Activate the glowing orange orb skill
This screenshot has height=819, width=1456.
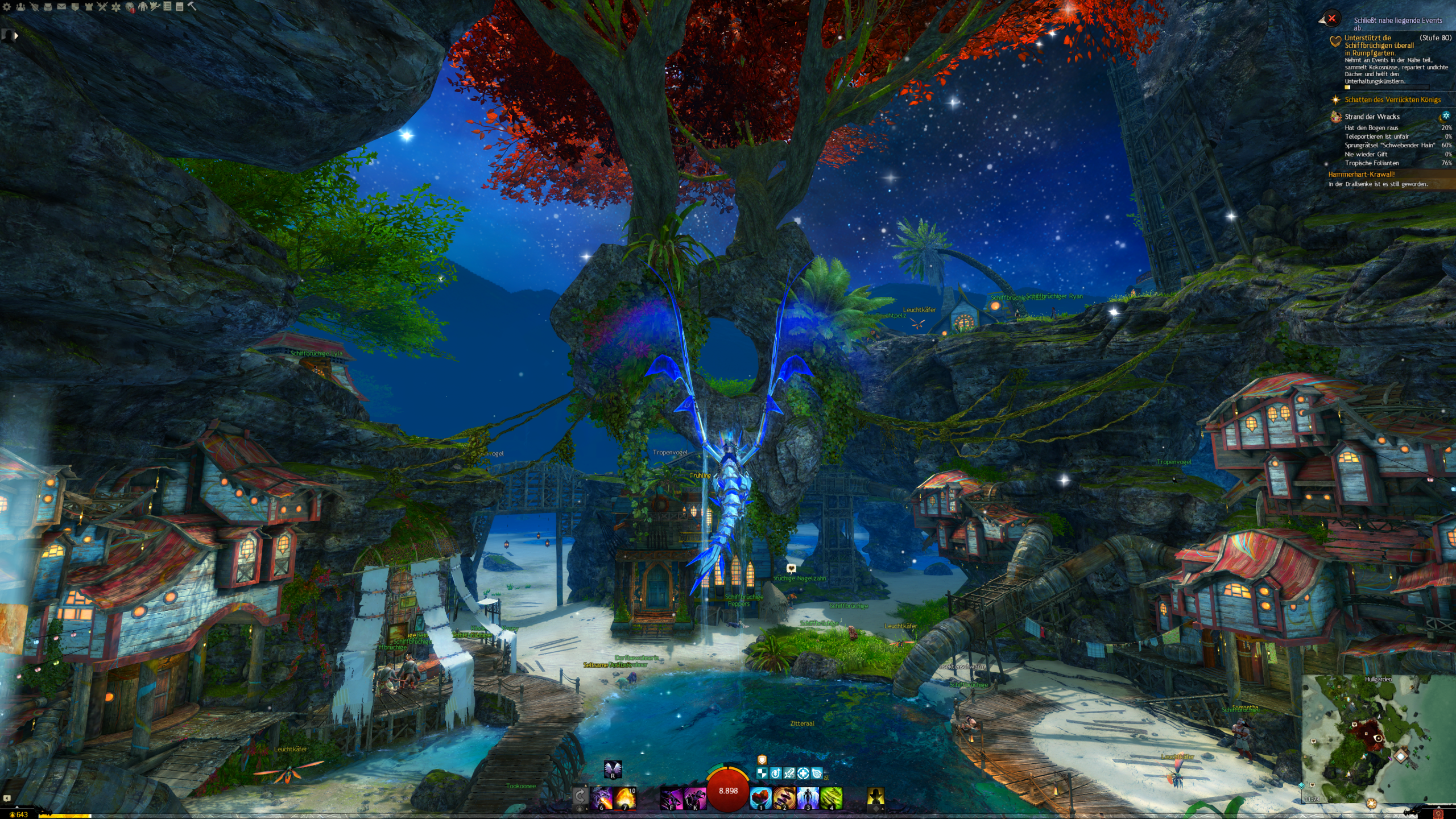(x=624, y=797)
